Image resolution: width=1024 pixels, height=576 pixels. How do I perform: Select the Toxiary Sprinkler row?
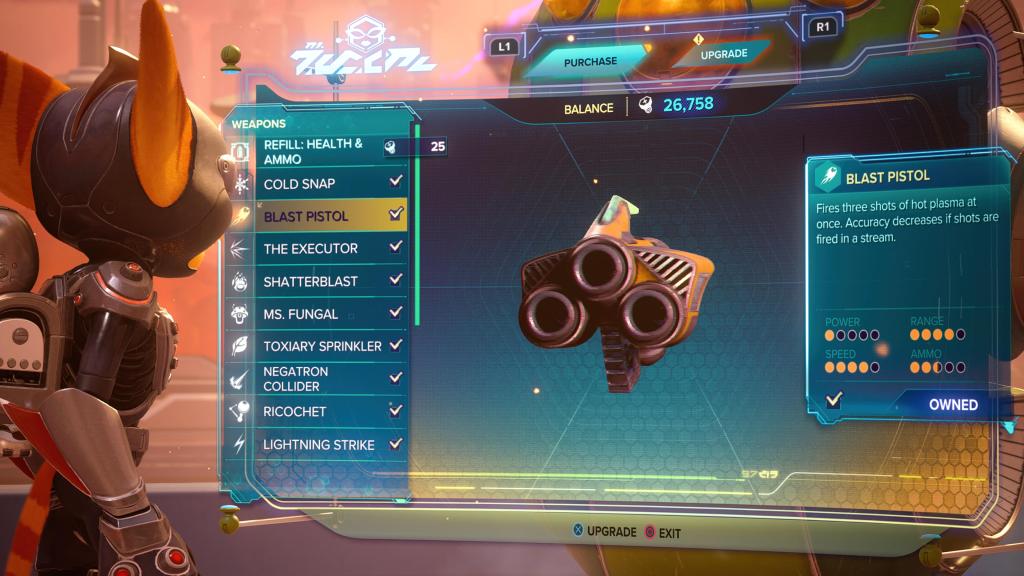click(x=316, y=345)
